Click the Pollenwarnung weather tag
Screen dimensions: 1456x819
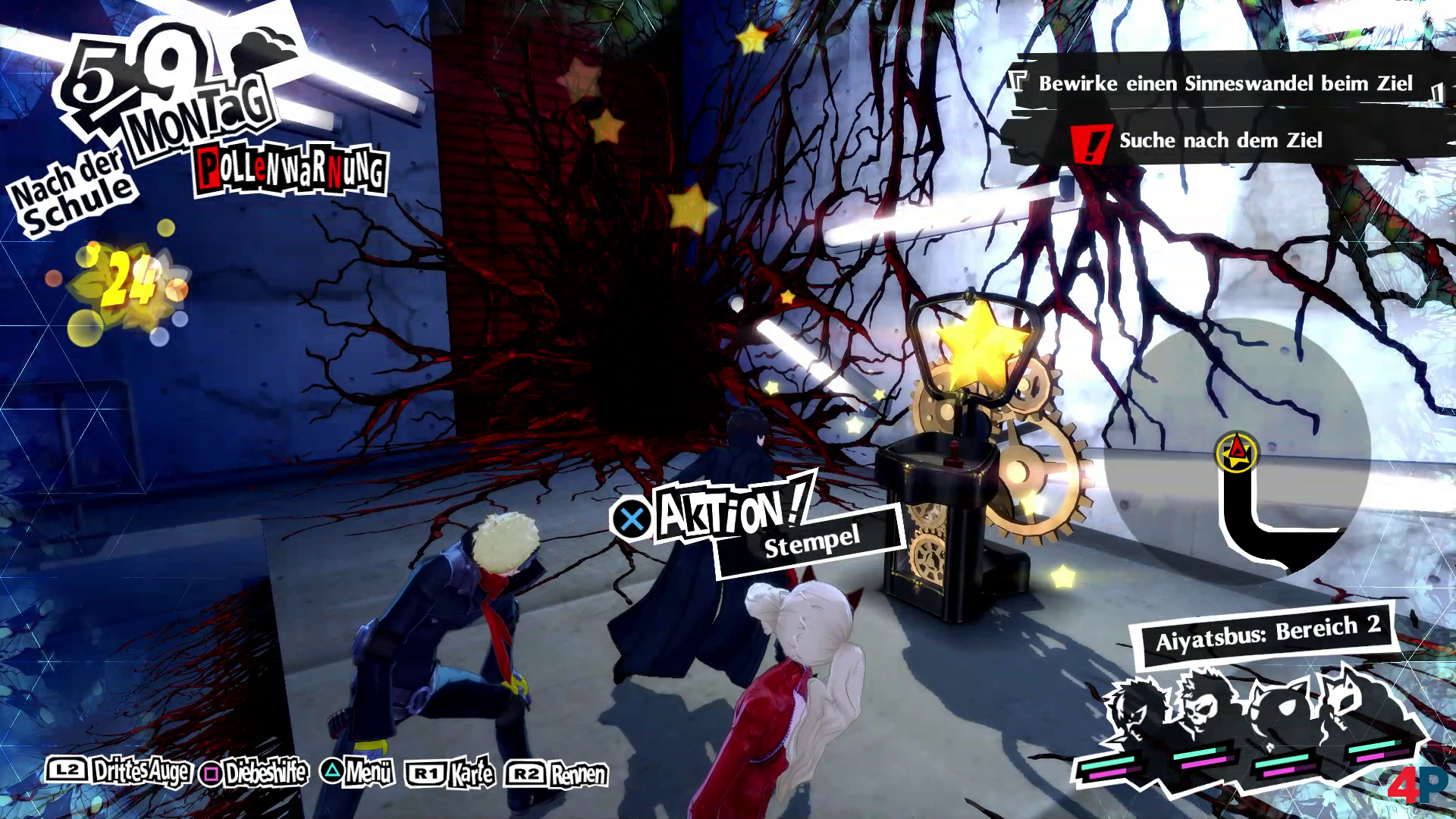pyautogui.click(x=291, y=172)
